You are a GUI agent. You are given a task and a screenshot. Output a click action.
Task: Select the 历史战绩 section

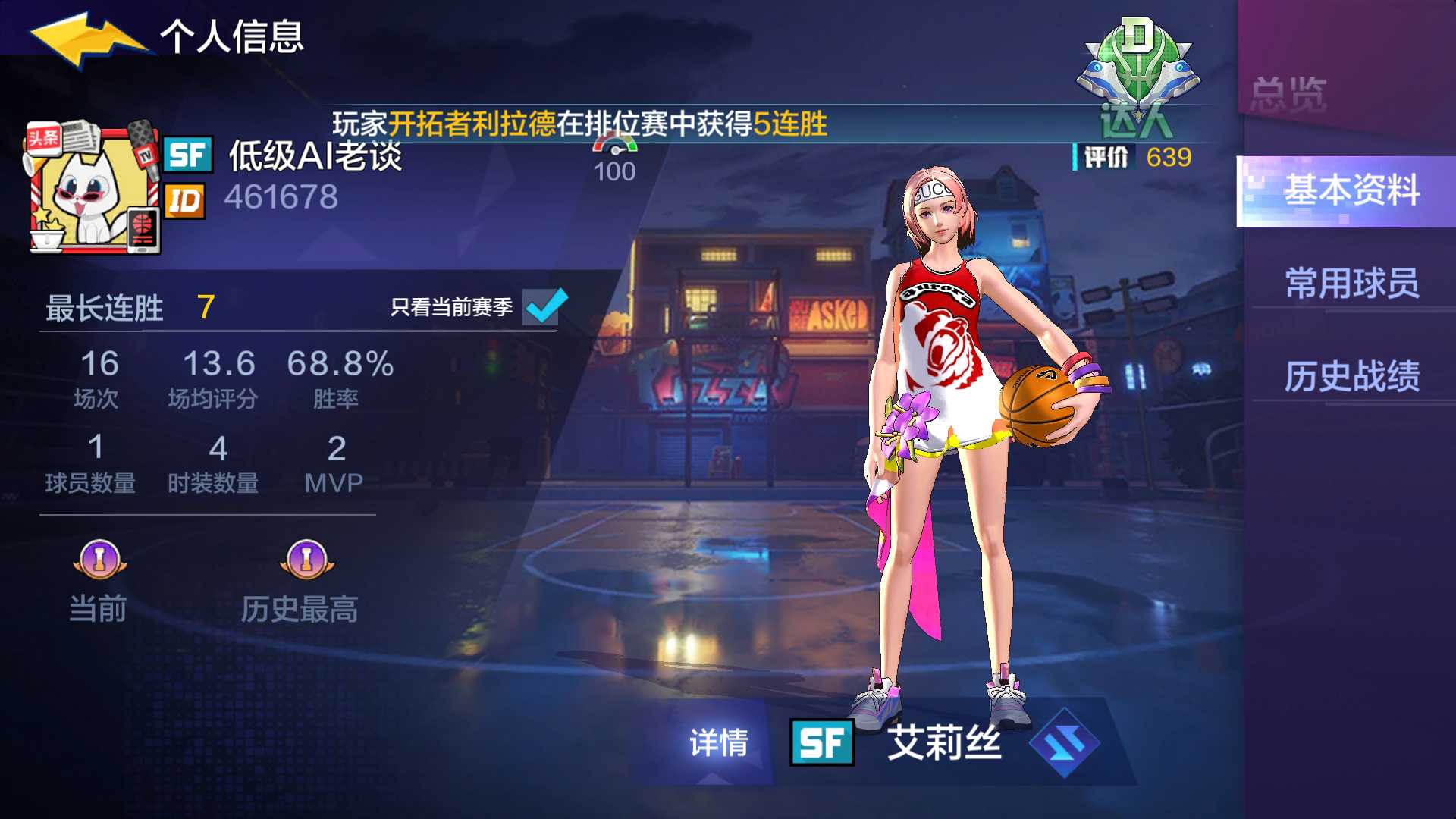(1354, 377)
